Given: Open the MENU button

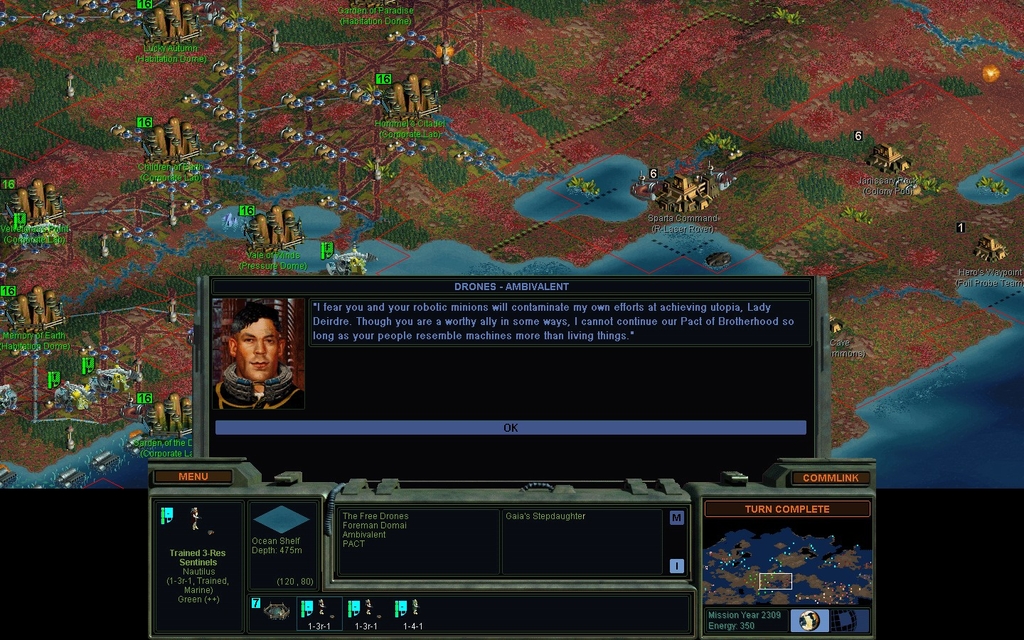Looking at the screenshot, I should 193,477.
